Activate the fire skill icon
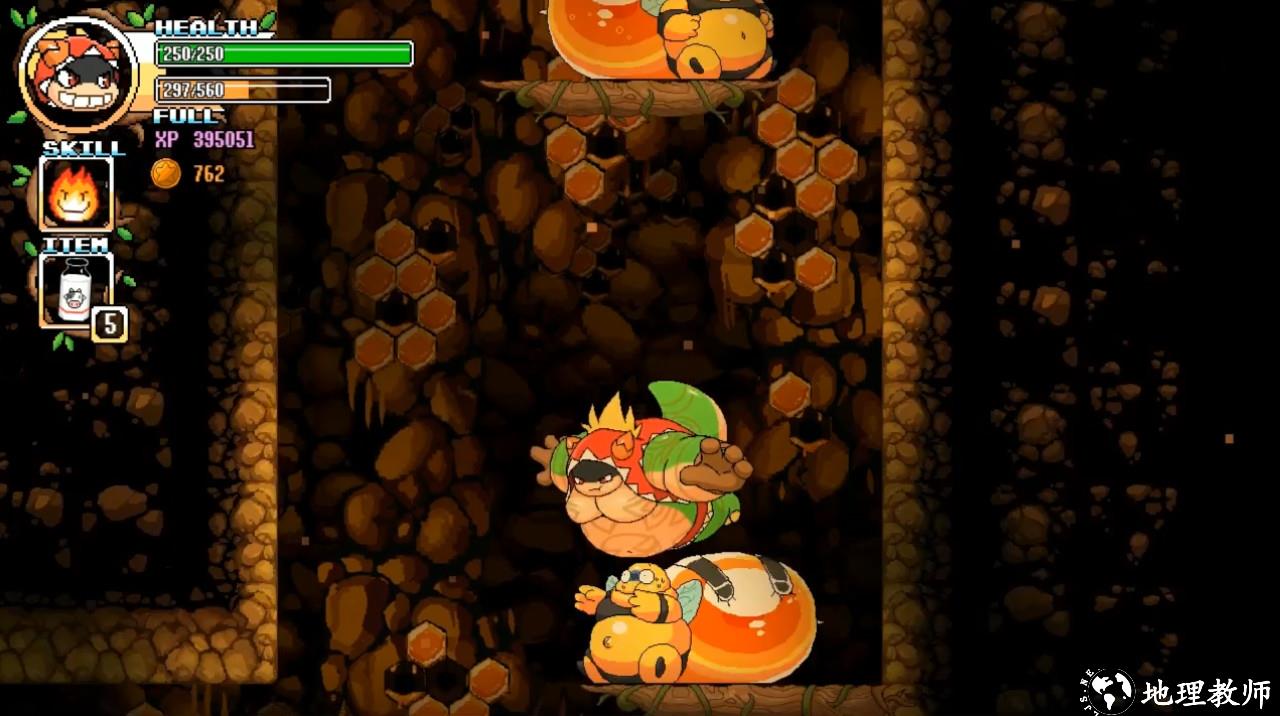1280x716 pixels. tap(76, 193)
